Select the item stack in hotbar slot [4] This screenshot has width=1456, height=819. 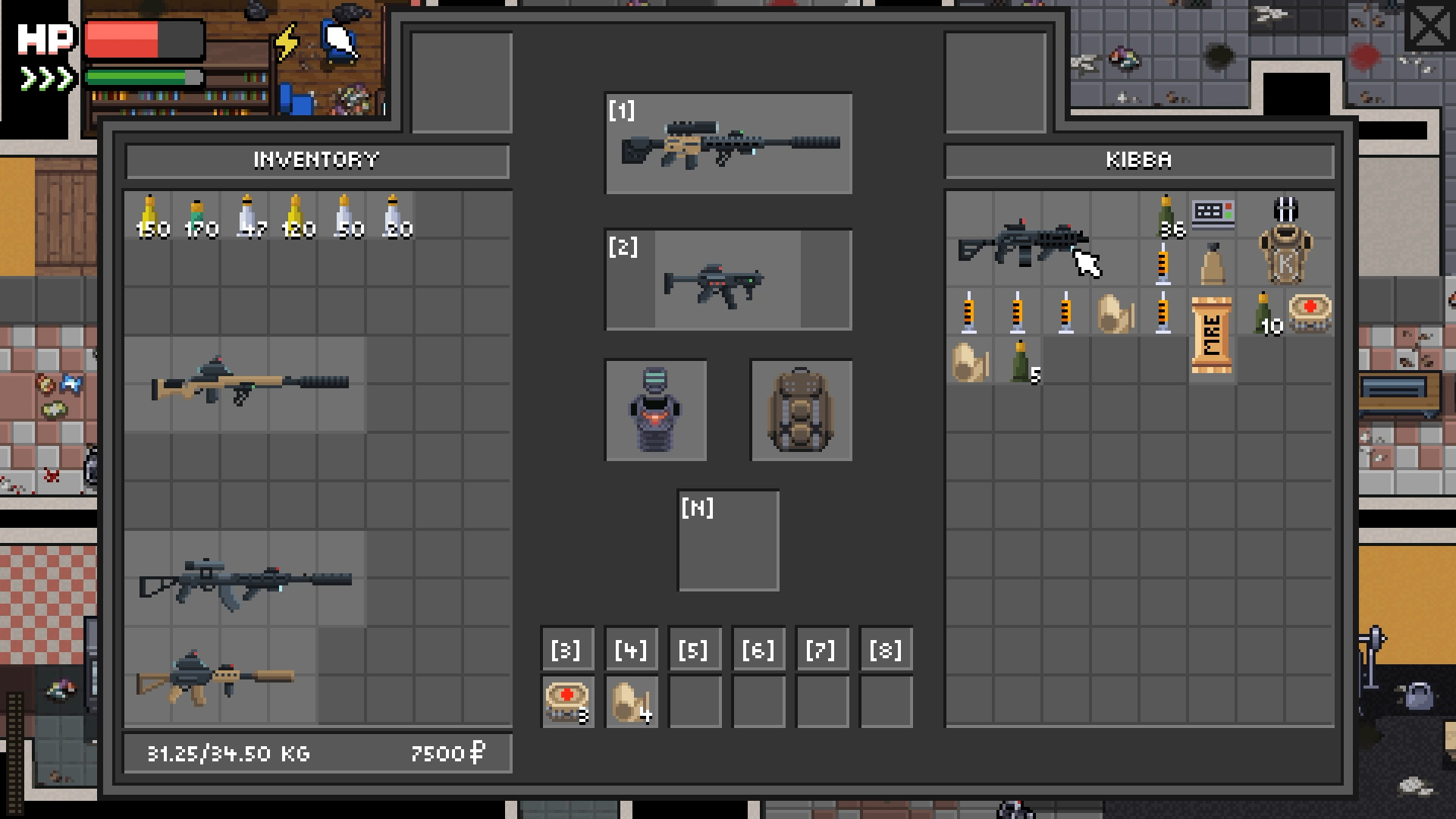630,700
